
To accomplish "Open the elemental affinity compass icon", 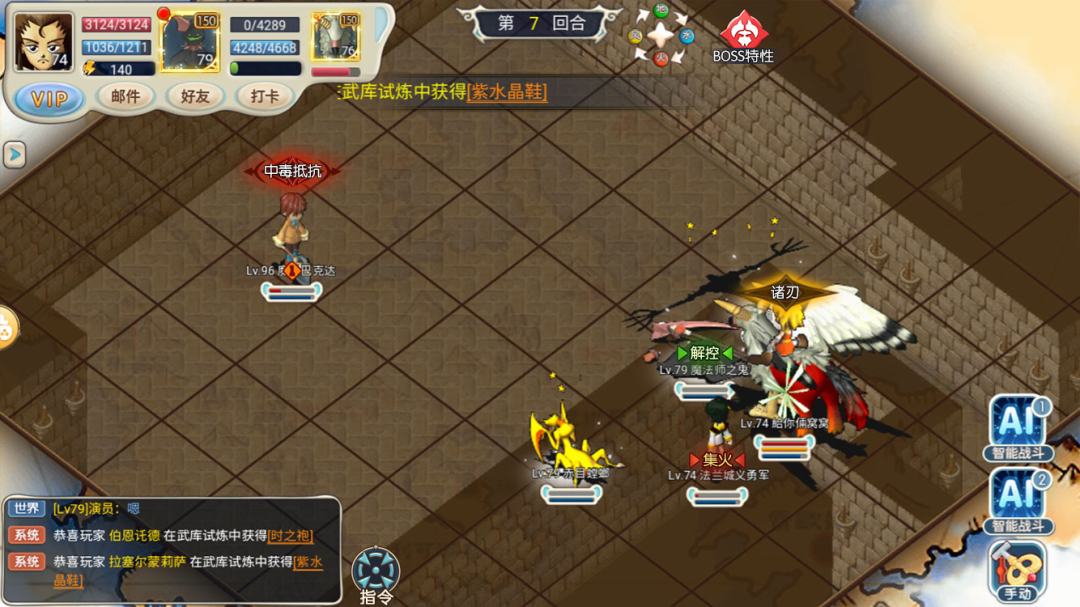I will point(660,36).
